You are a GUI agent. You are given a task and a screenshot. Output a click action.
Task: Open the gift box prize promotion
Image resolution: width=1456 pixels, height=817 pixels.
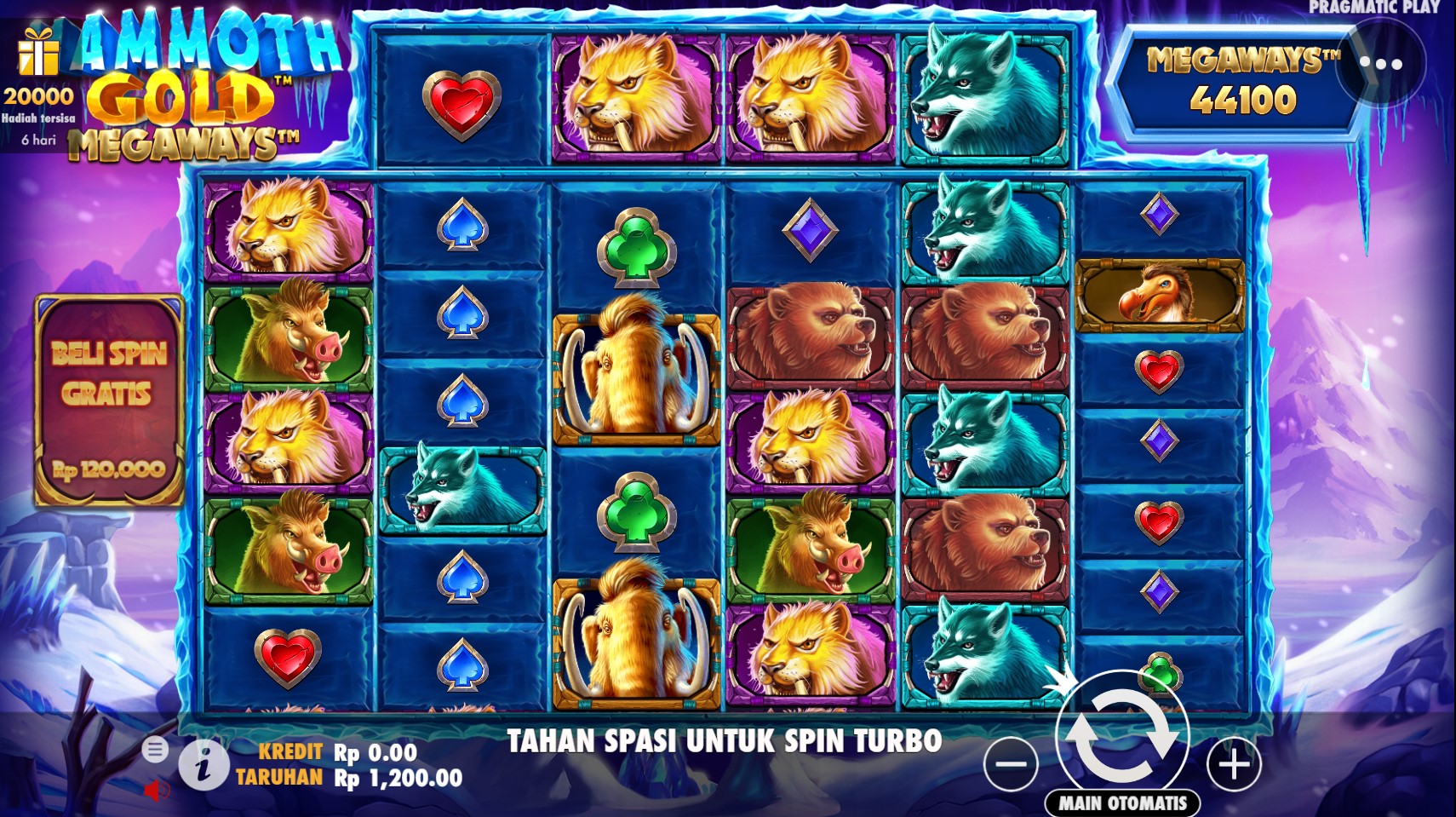pos(38,53)
